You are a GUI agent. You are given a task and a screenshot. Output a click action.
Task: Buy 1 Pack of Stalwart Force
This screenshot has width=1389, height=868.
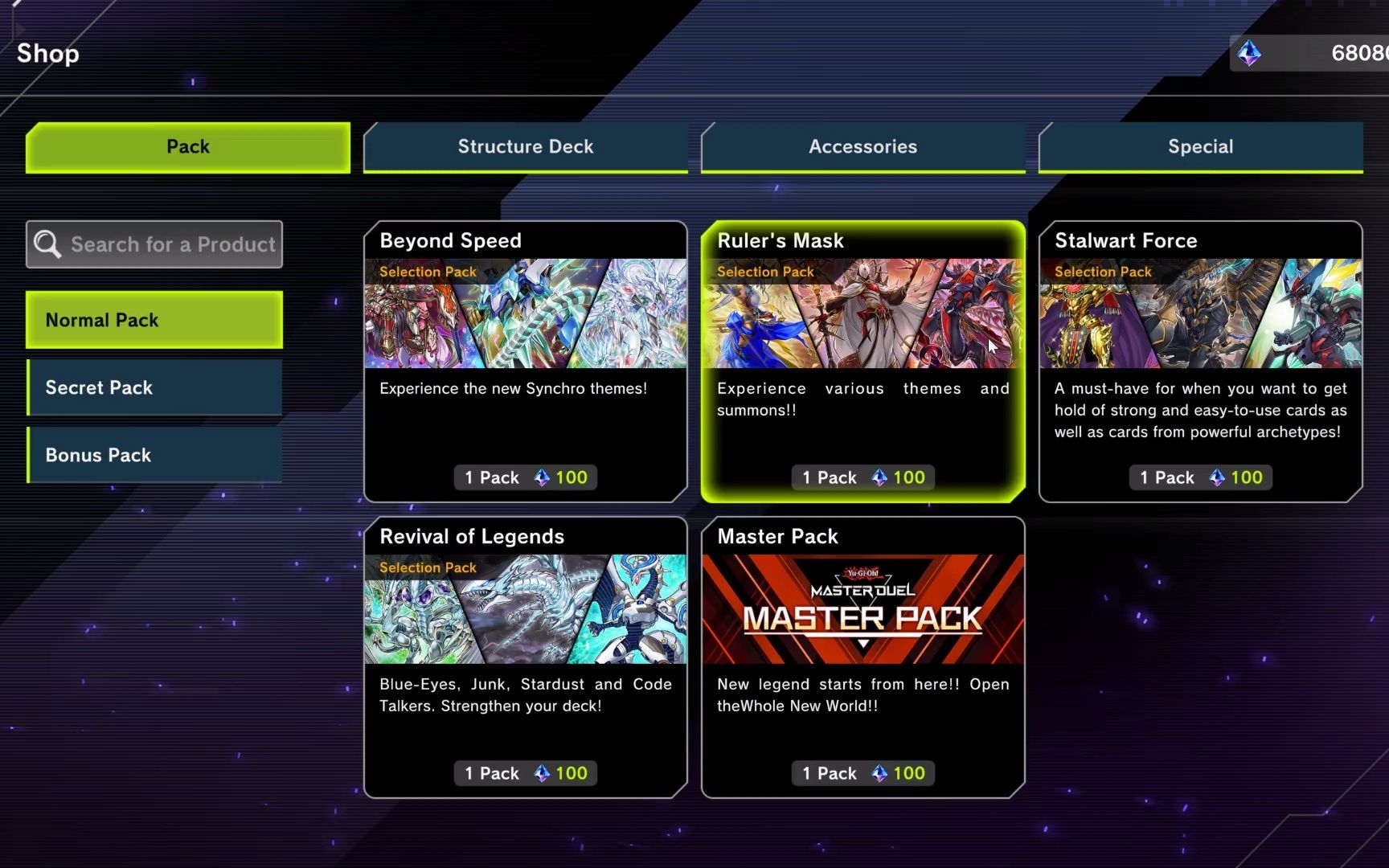[x=1200, y=477]
